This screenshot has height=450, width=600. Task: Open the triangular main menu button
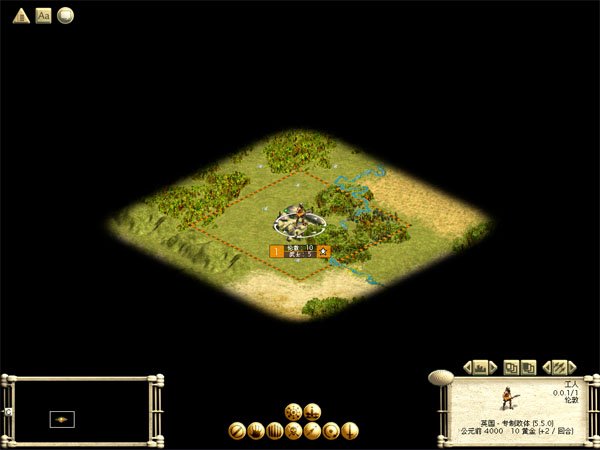pos(19,15)
